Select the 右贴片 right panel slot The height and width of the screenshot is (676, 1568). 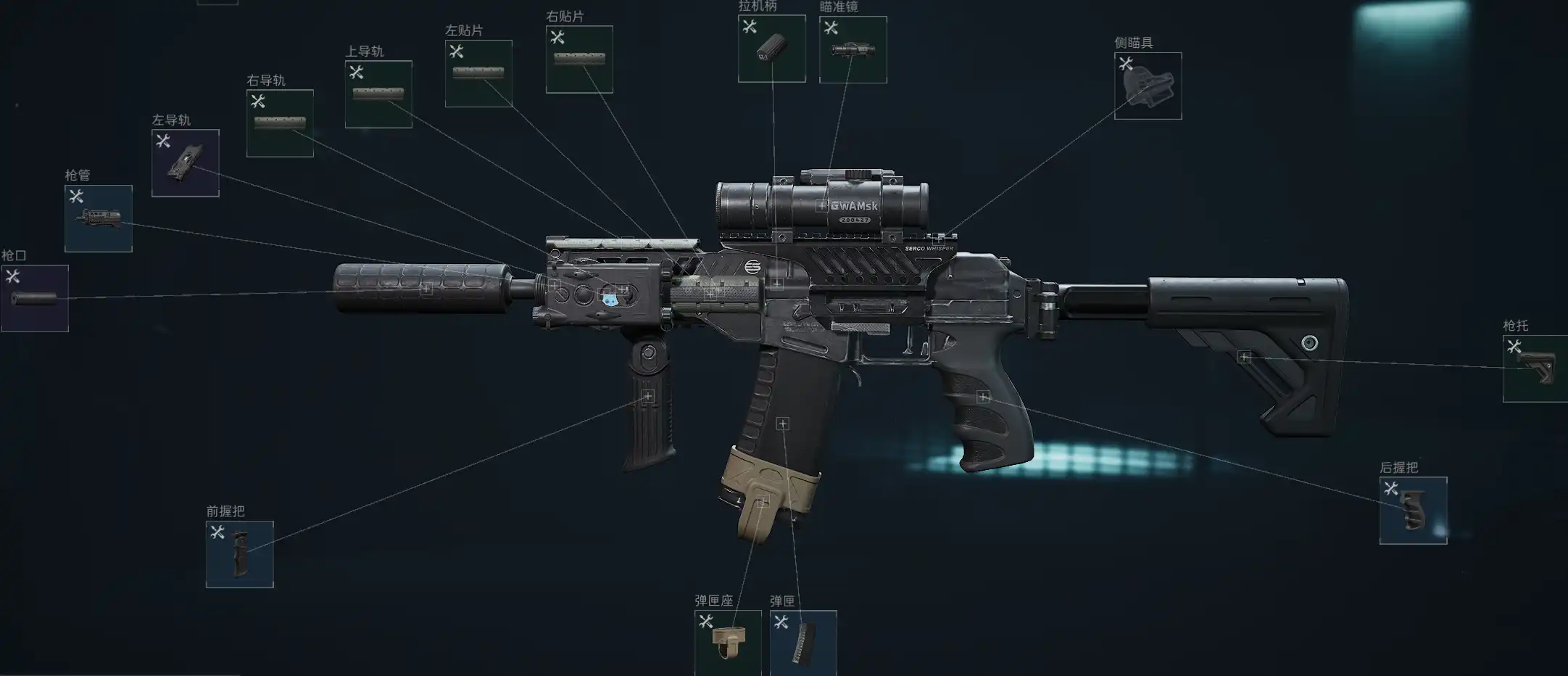click(x=579, y=59)
